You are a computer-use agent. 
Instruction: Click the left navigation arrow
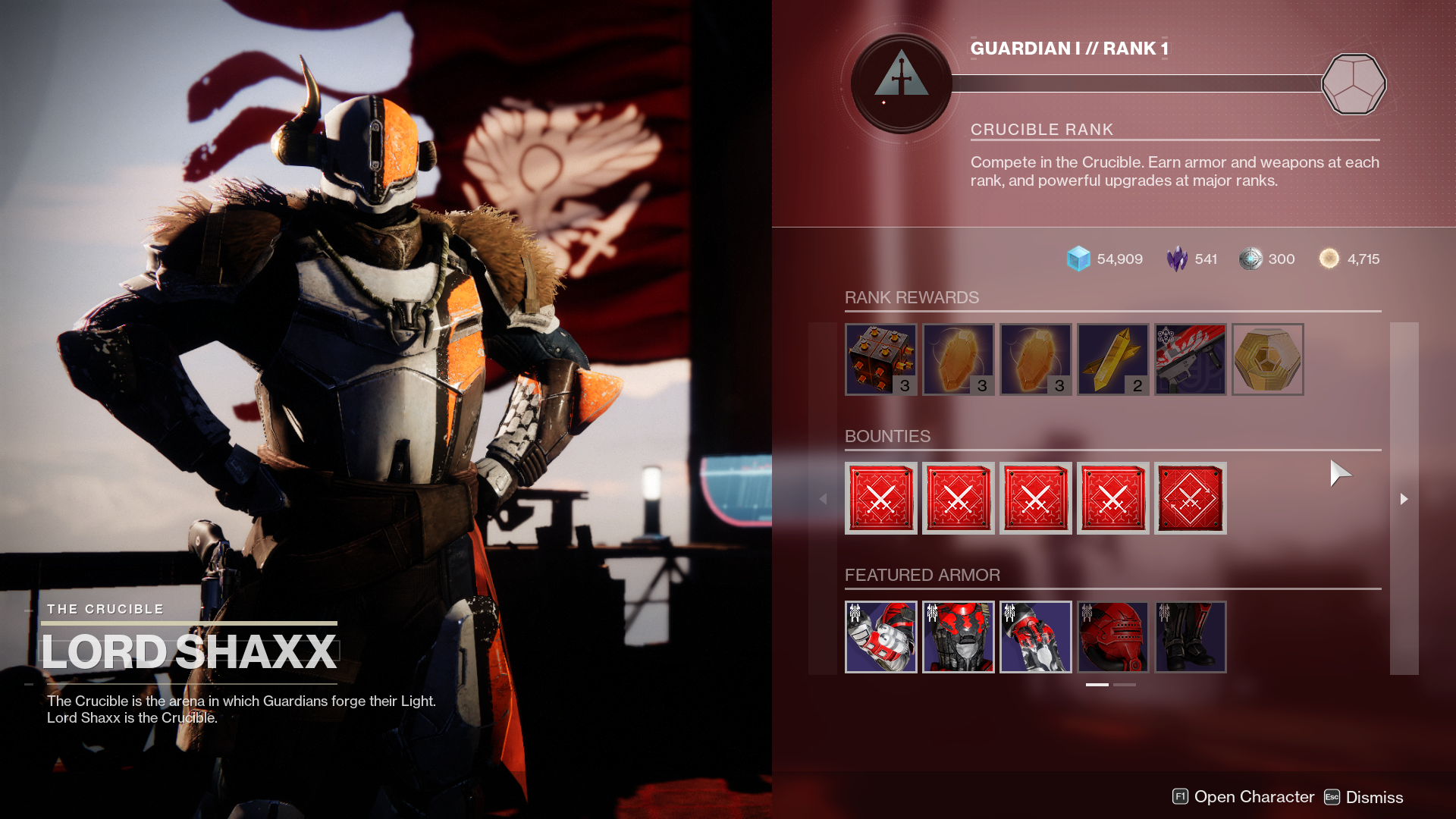click(x=824, y=499)
